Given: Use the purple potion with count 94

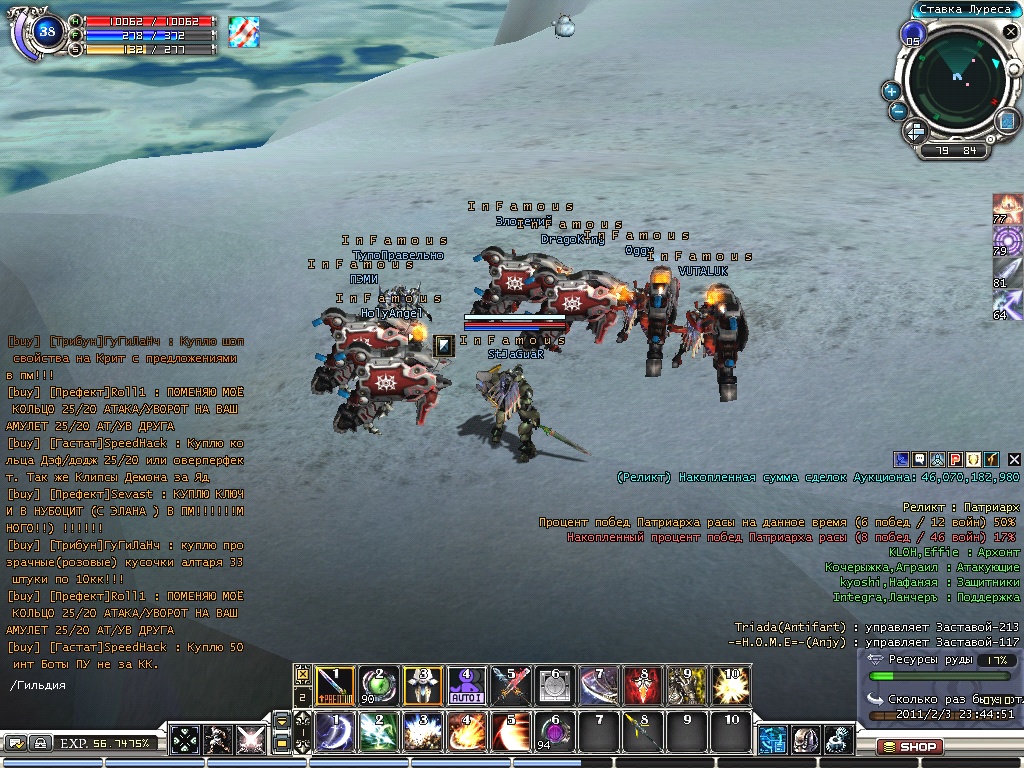Looking at the screenshot, I should [554, 732].
